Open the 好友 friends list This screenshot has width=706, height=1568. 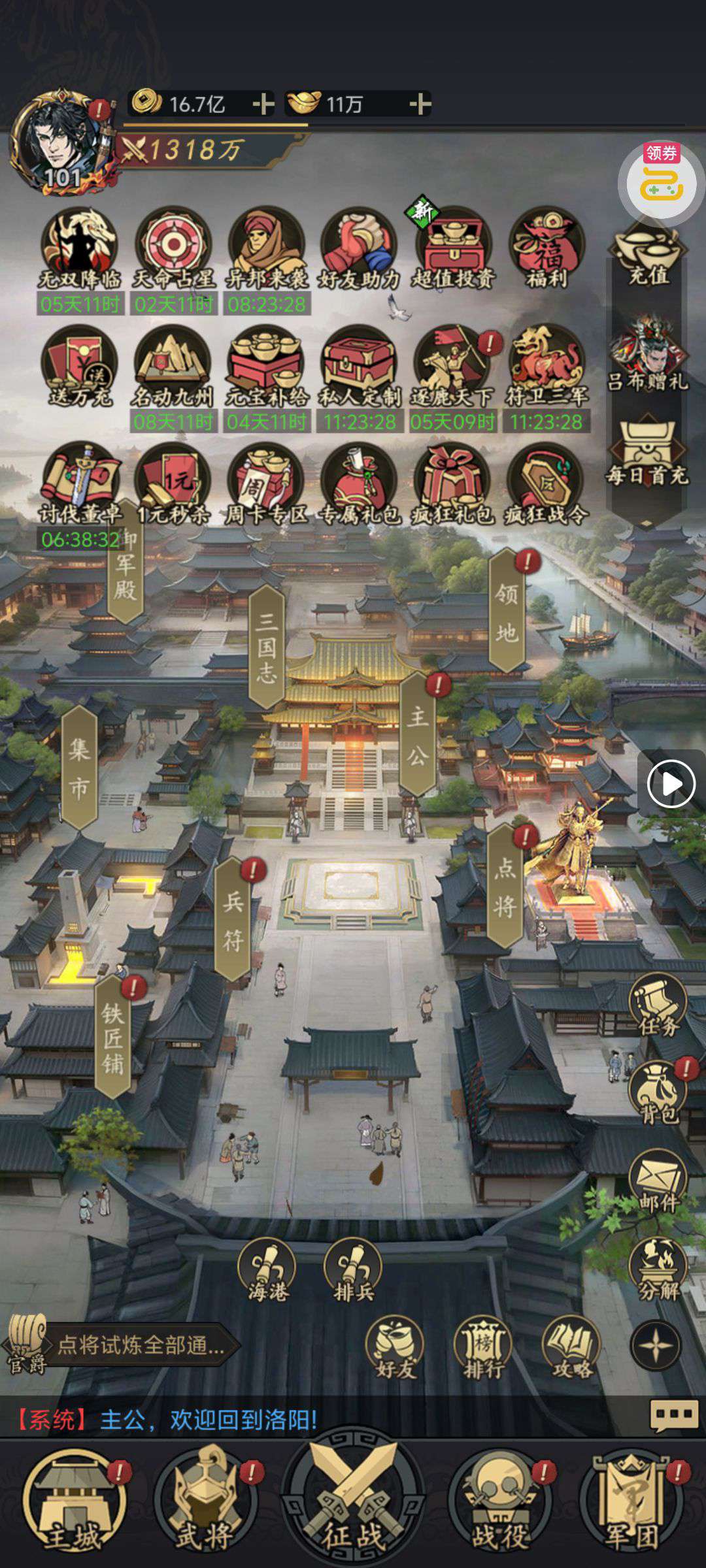point(395,1347)
